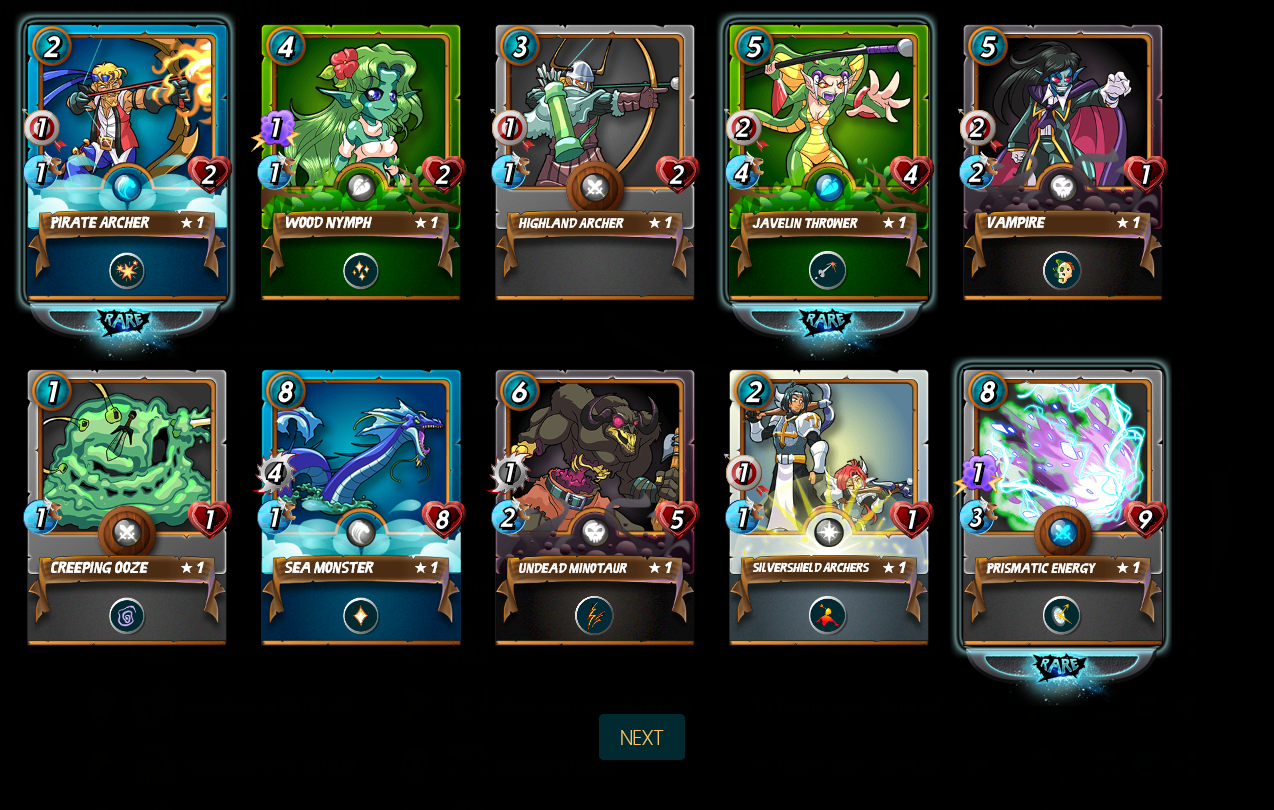
Task: Click Sea Monster's ability icon
Action: [361, 616]
